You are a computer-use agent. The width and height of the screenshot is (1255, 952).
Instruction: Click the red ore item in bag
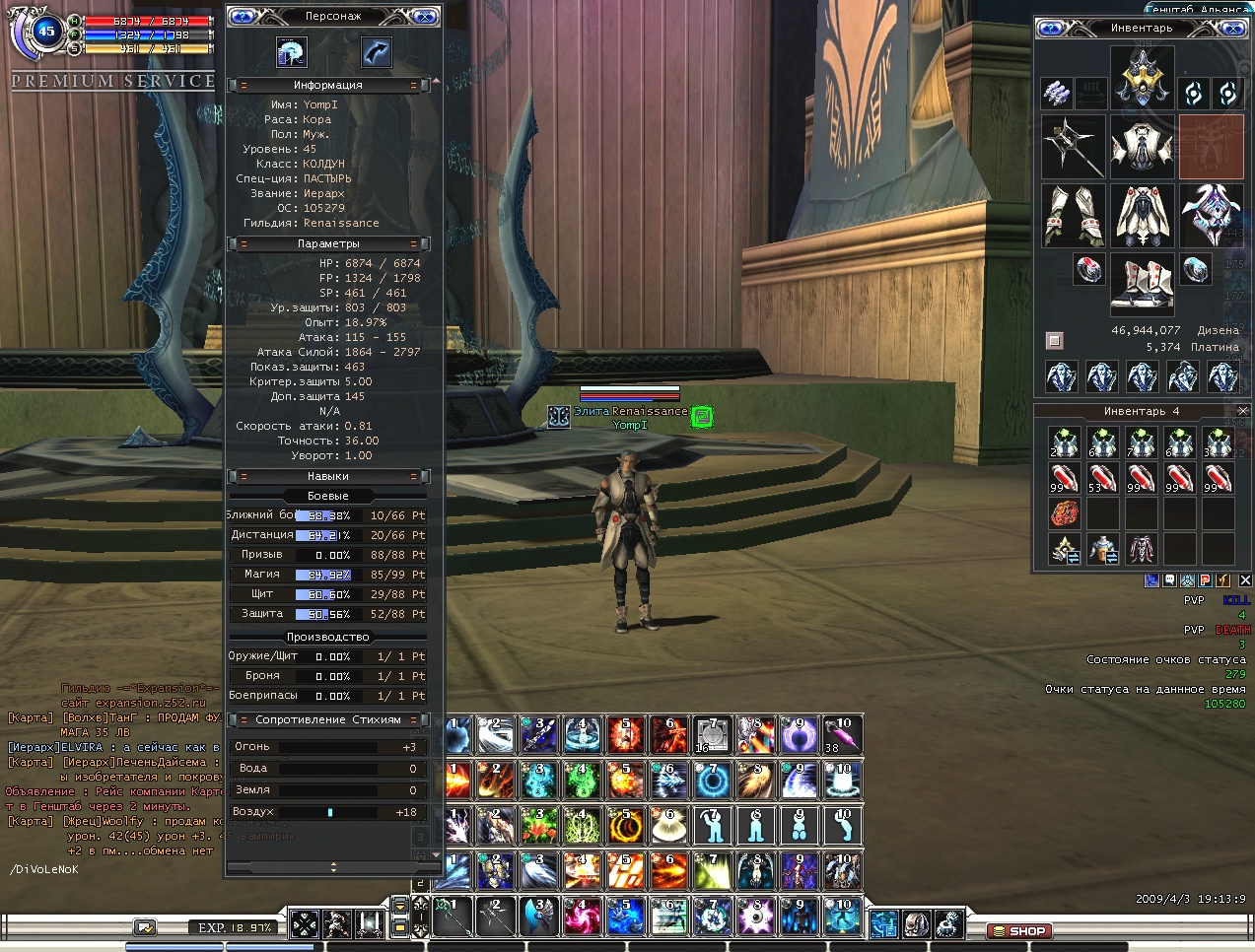[x=1065, y=513]
